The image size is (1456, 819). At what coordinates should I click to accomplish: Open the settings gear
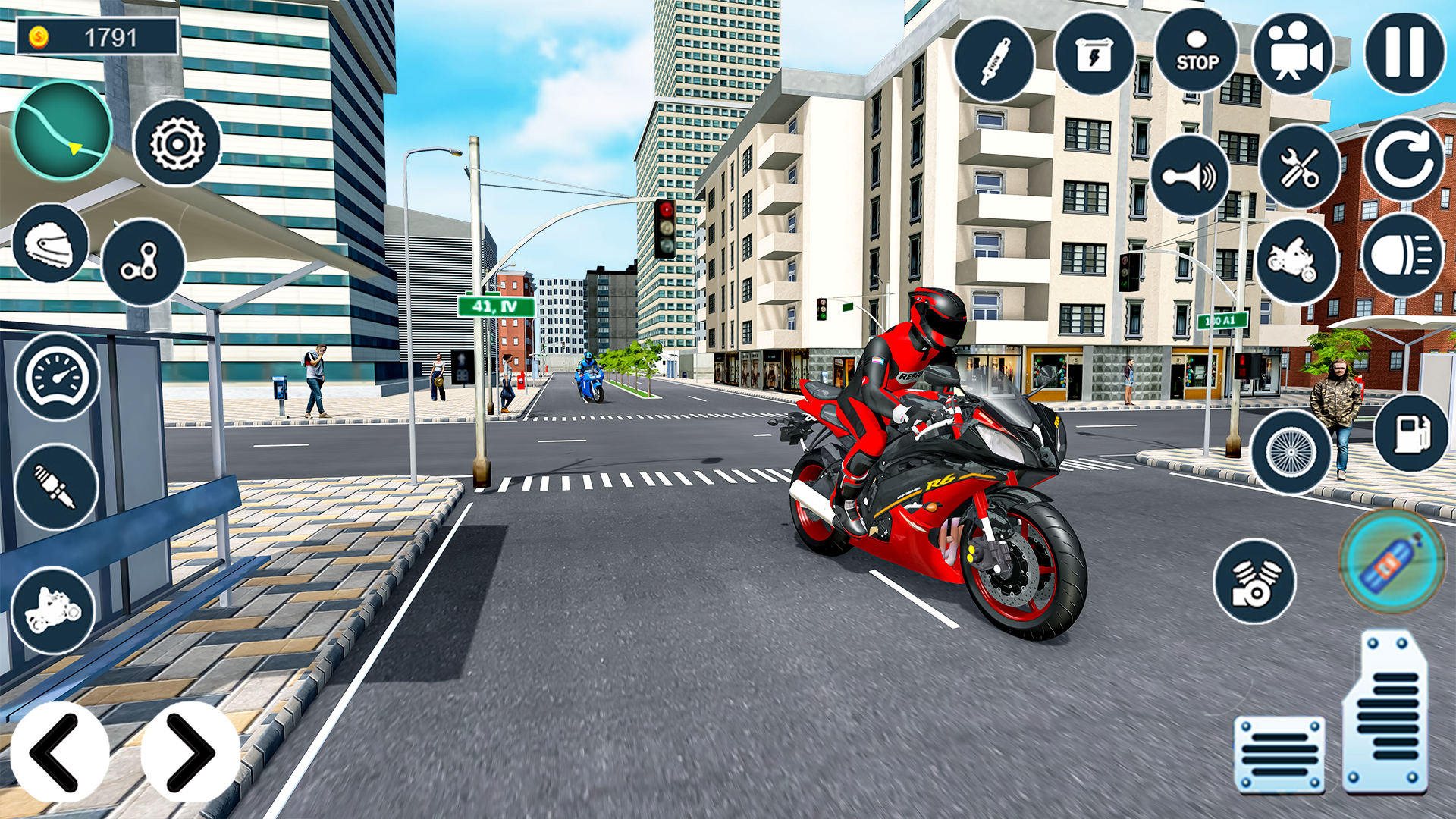point(177,144)
